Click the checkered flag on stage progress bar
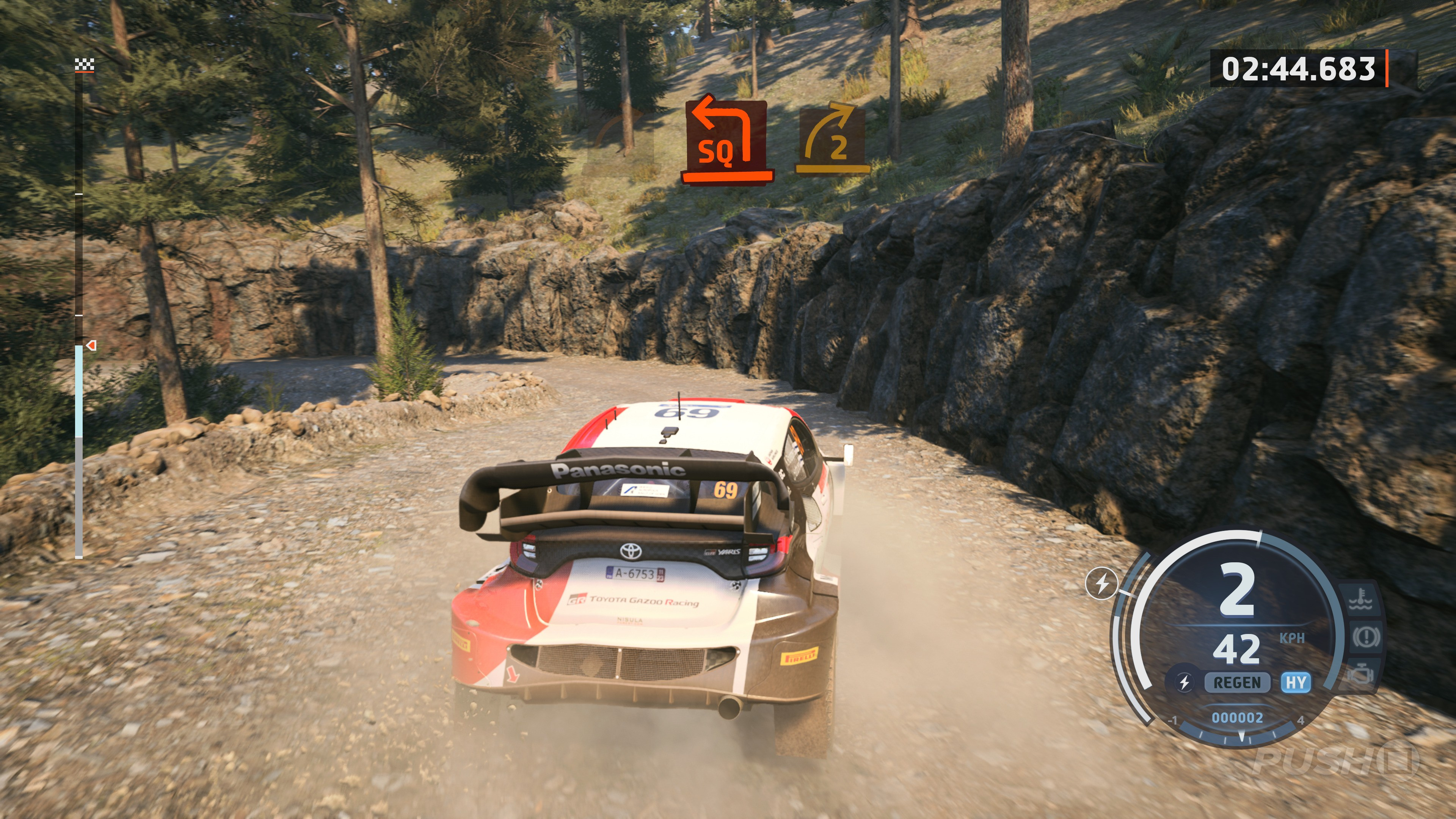The width and height of the screenshot is (1456, 819). click(x=84, y=65)
